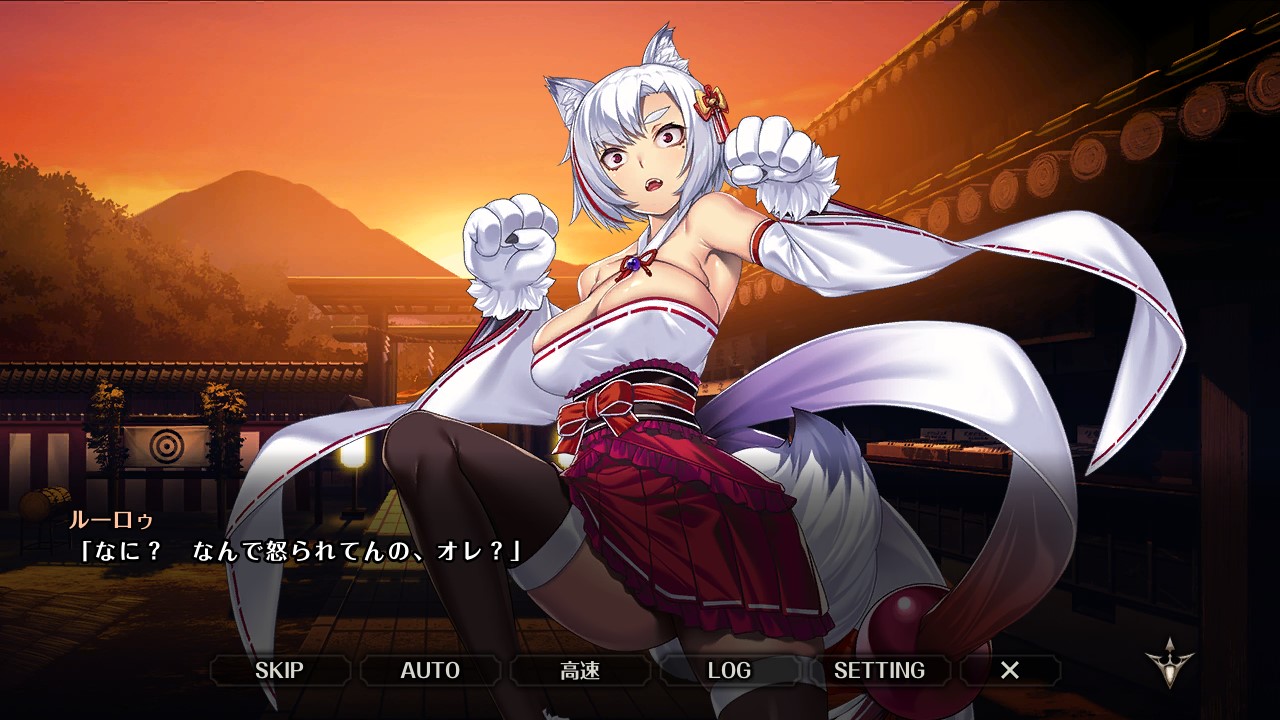Skip the dialogue with the SKIP button
Screen dimensions: 1280x720
coord(279,670)
